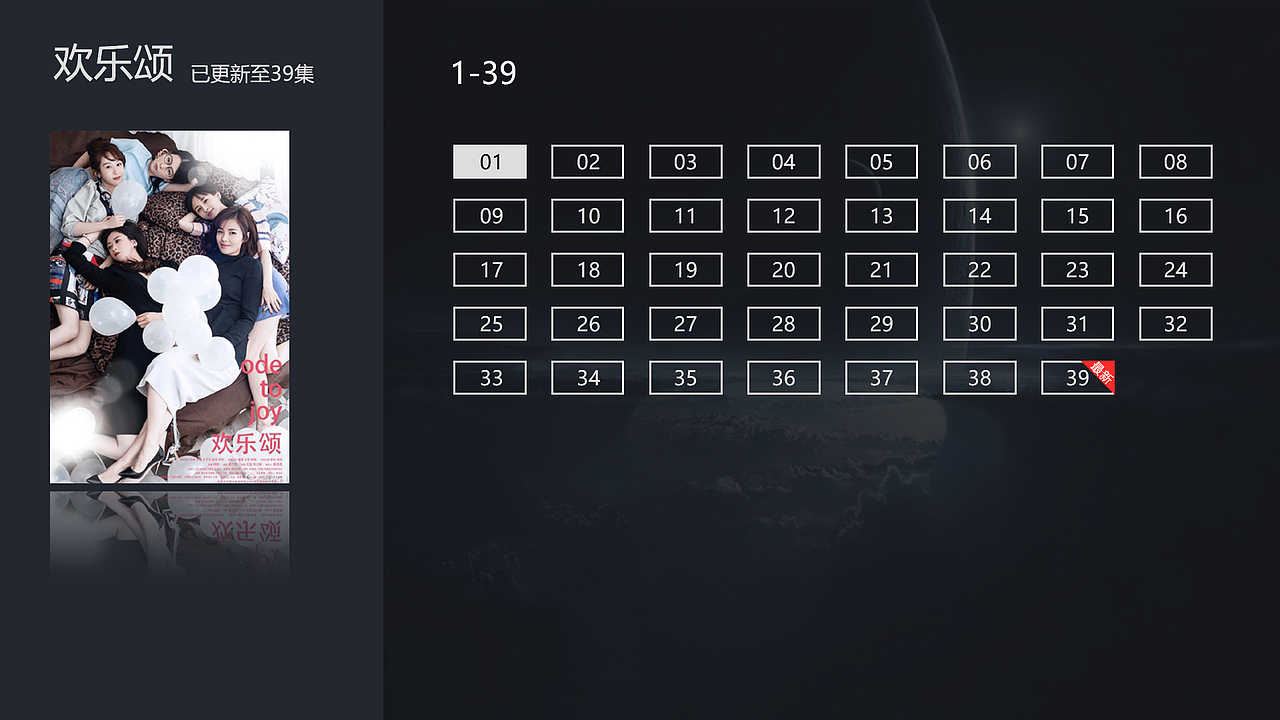The width and height of the screenshot is (1280, 720).
Task: Open episode 08 at the row end
Action: point(1175,161)
